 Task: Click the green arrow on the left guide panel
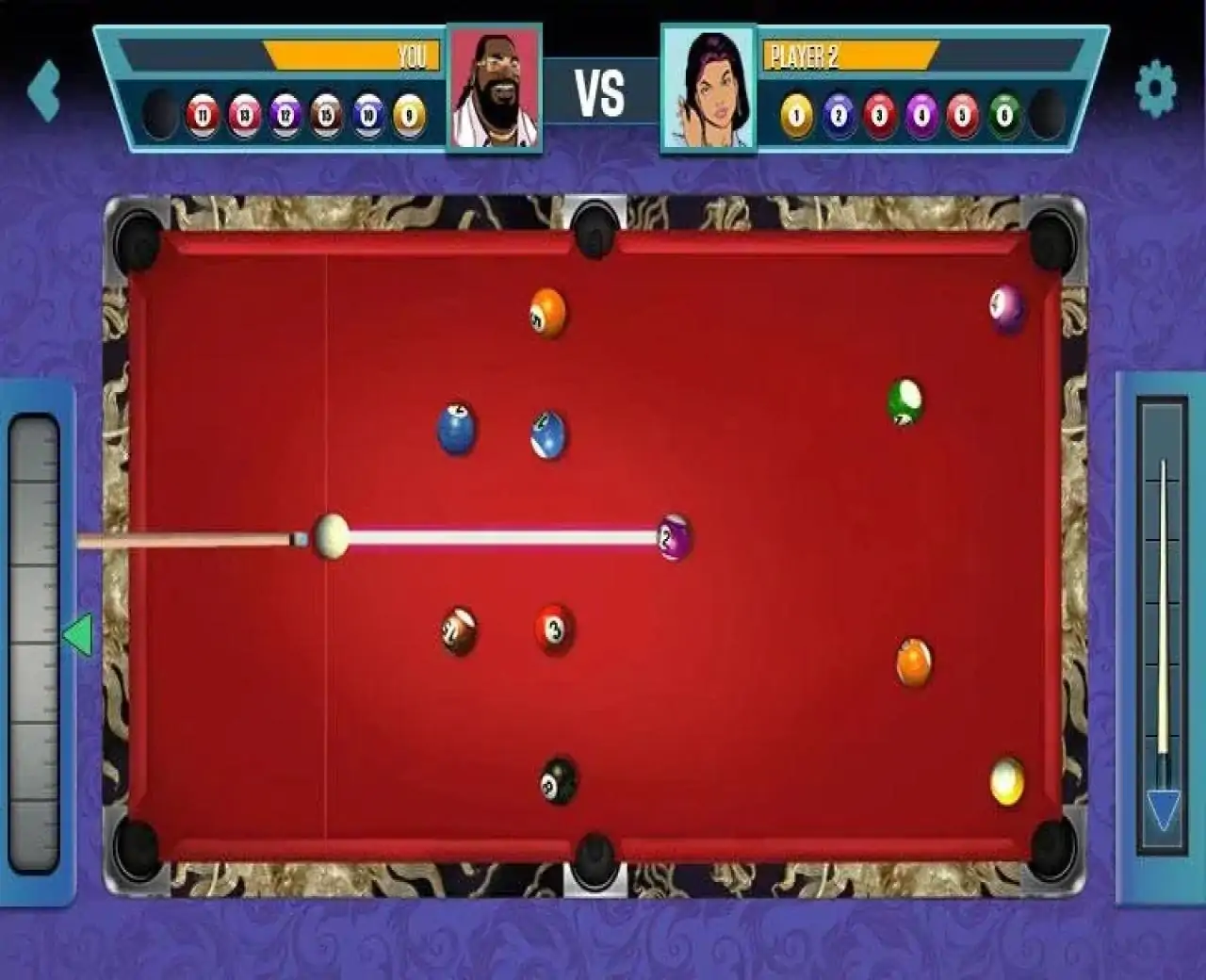(79, 633)
